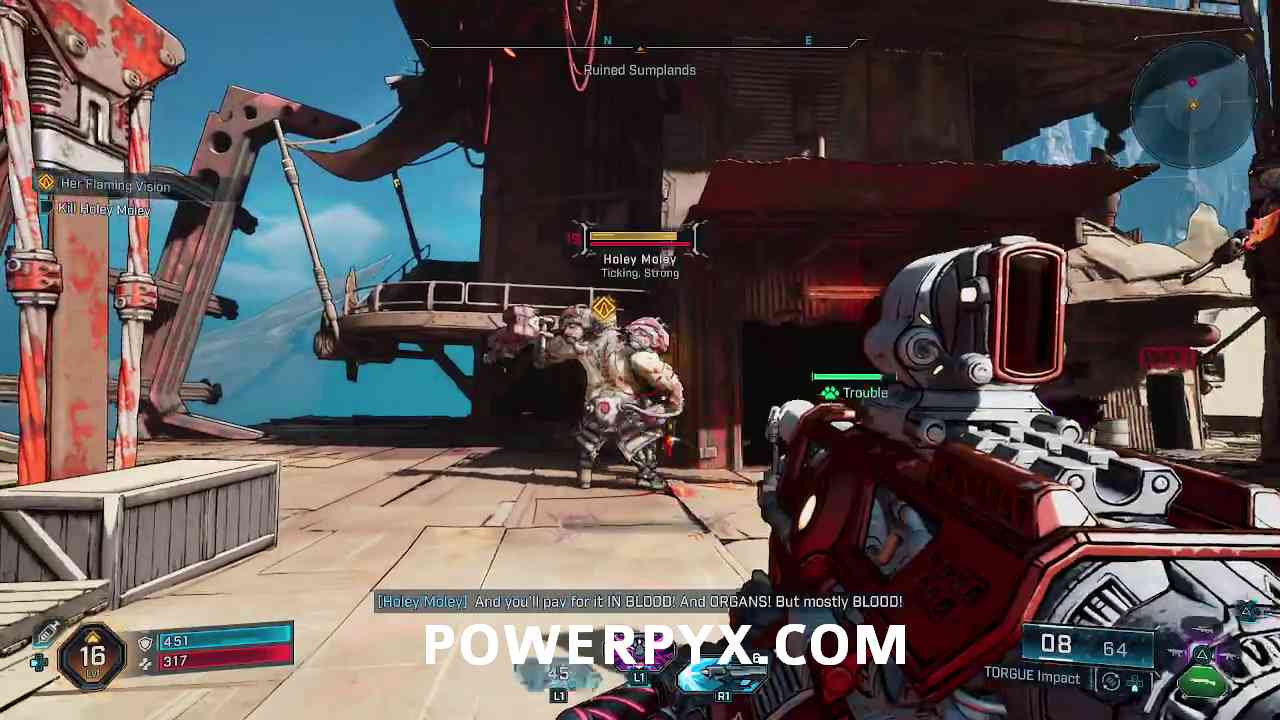
Task: Select the repkit syringe icon
Action: (x=47, y=633)
